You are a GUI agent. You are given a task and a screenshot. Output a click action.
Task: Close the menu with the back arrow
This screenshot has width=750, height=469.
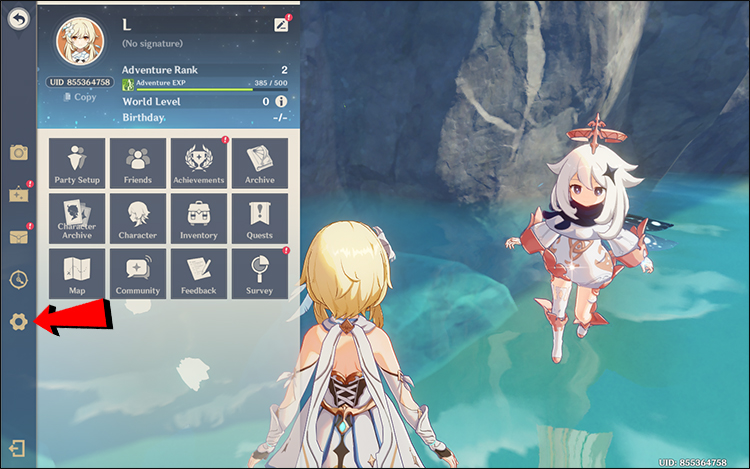coord(18,19)
